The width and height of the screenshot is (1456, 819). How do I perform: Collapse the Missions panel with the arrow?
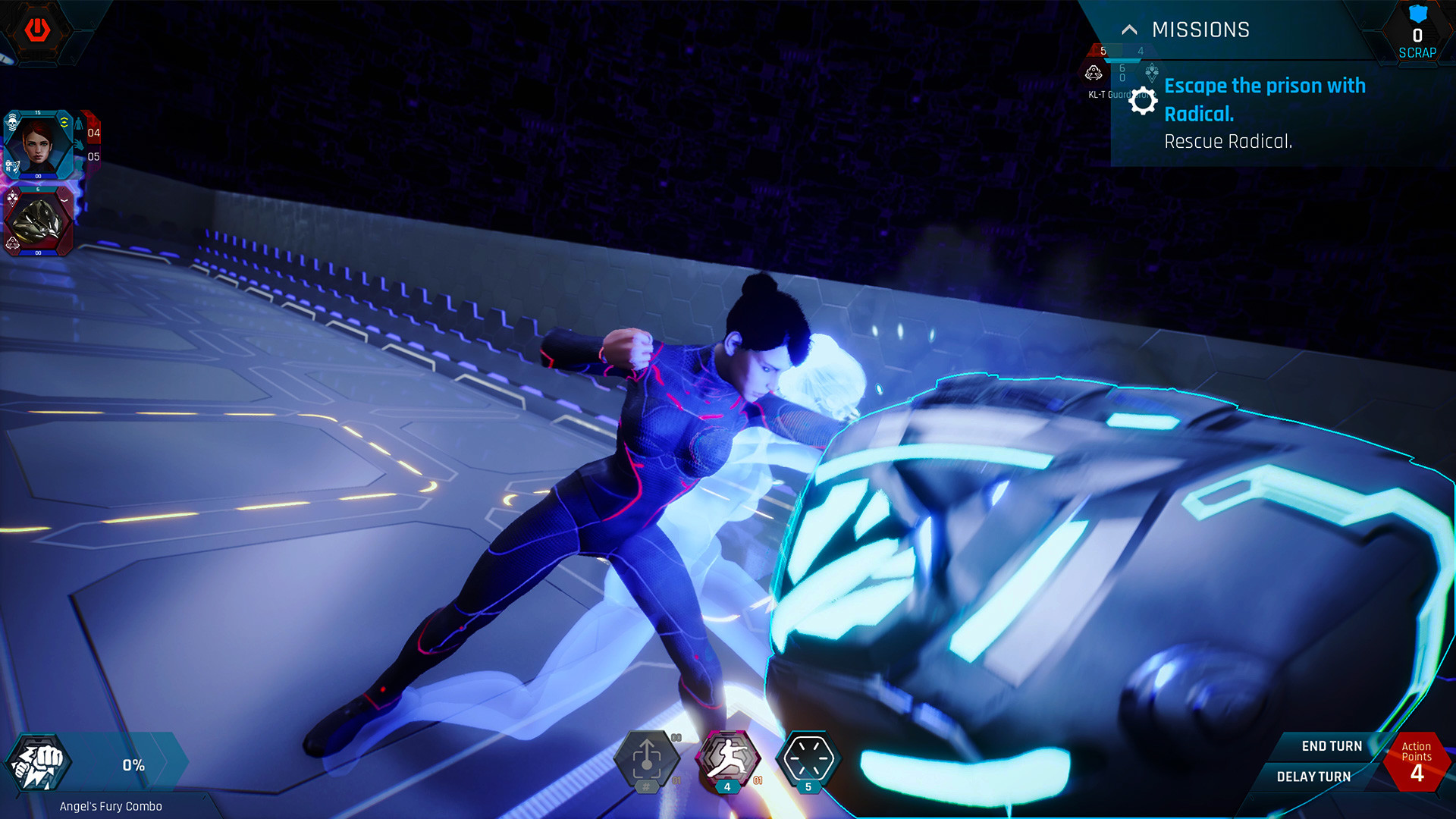[1129, 30]
